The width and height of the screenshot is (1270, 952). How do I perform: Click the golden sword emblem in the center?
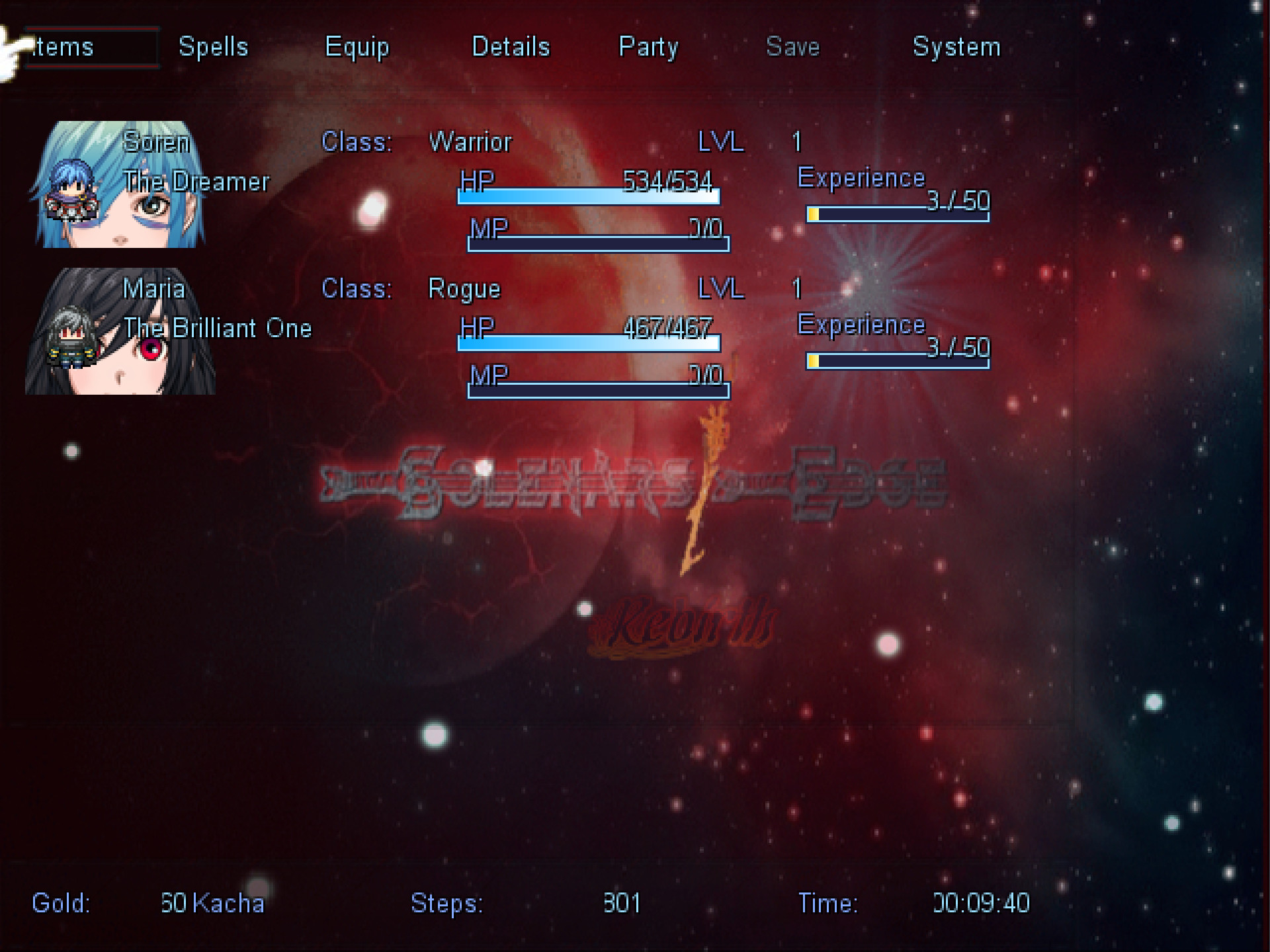[x=701, y=493]
